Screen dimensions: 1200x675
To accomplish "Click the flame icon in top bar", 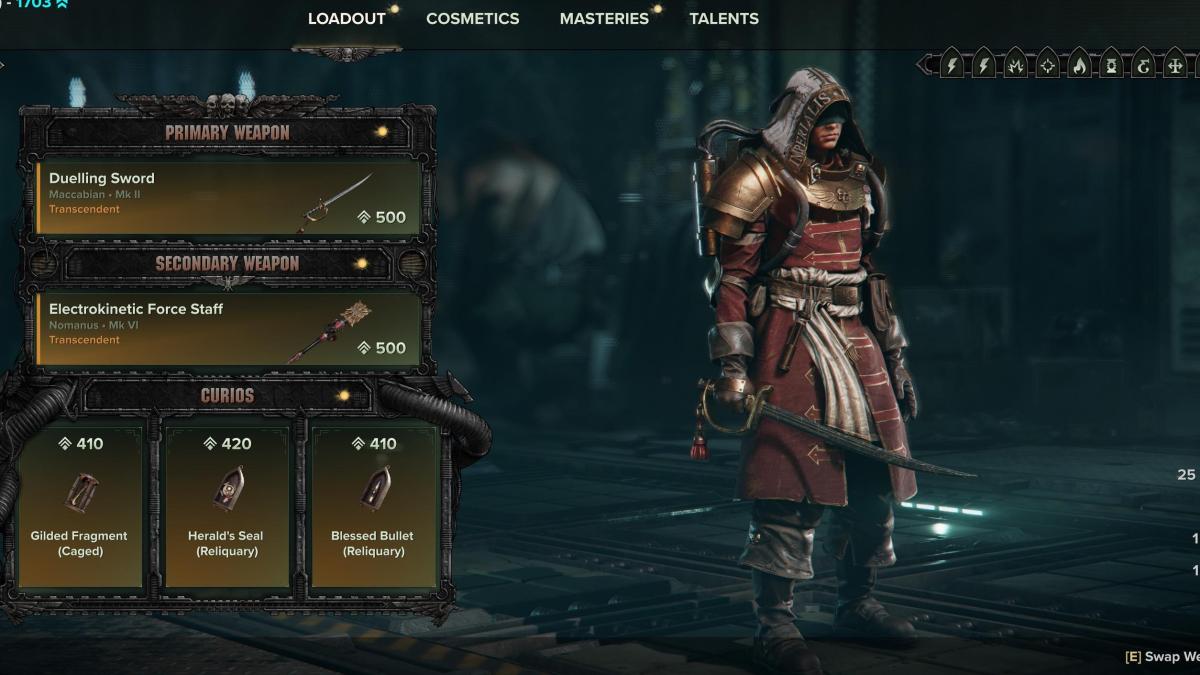I will [1079, 66].
